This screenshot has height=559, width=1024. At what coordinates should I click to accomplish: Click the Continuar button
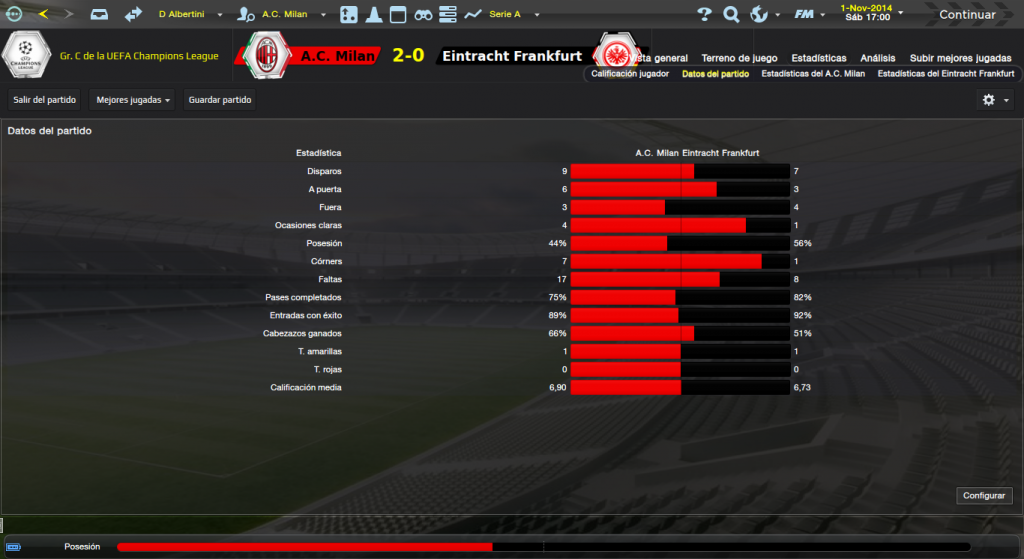tap(966, 15)
